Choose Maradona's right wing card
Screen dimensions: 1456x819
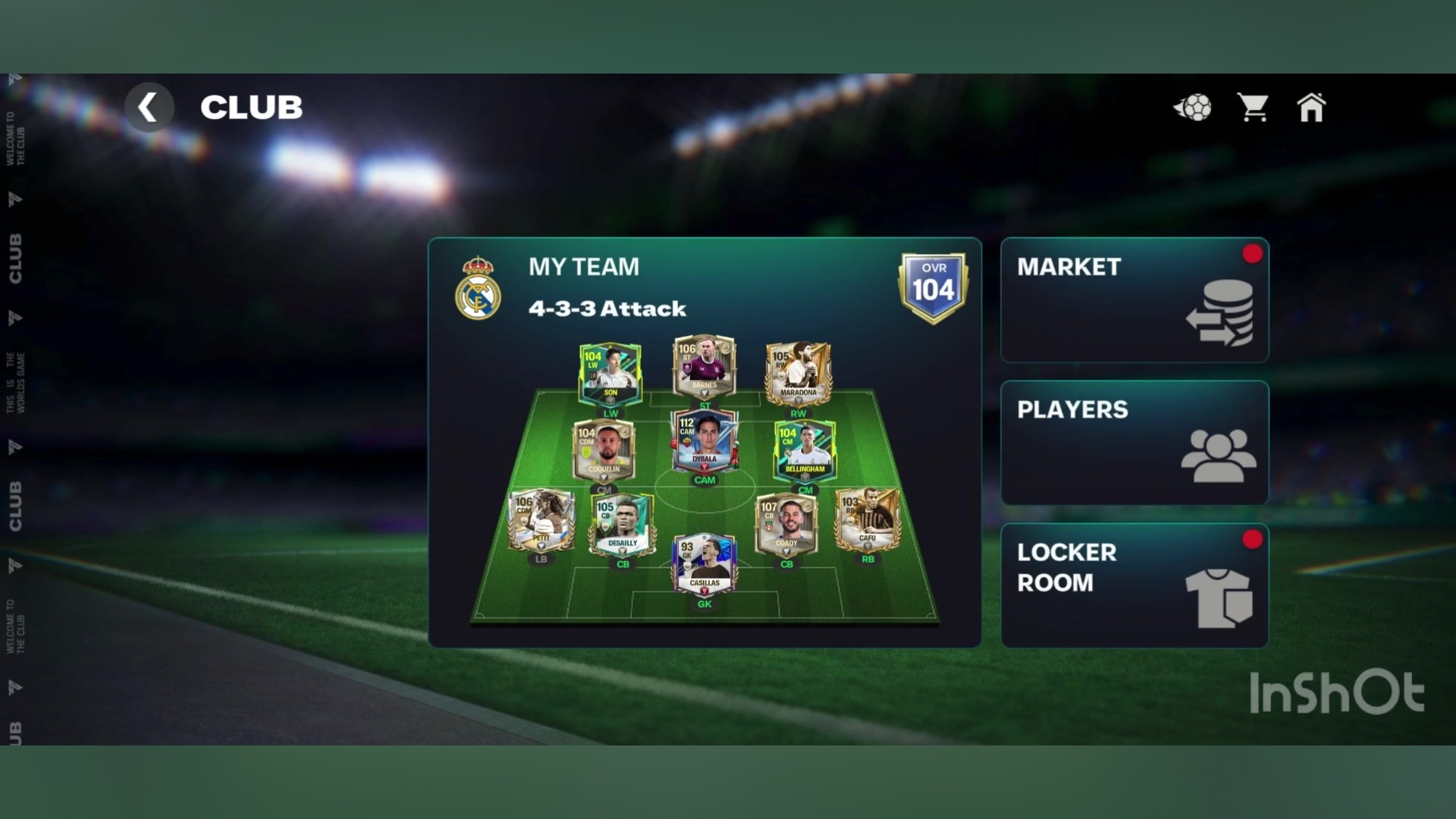tap(798, 373)
